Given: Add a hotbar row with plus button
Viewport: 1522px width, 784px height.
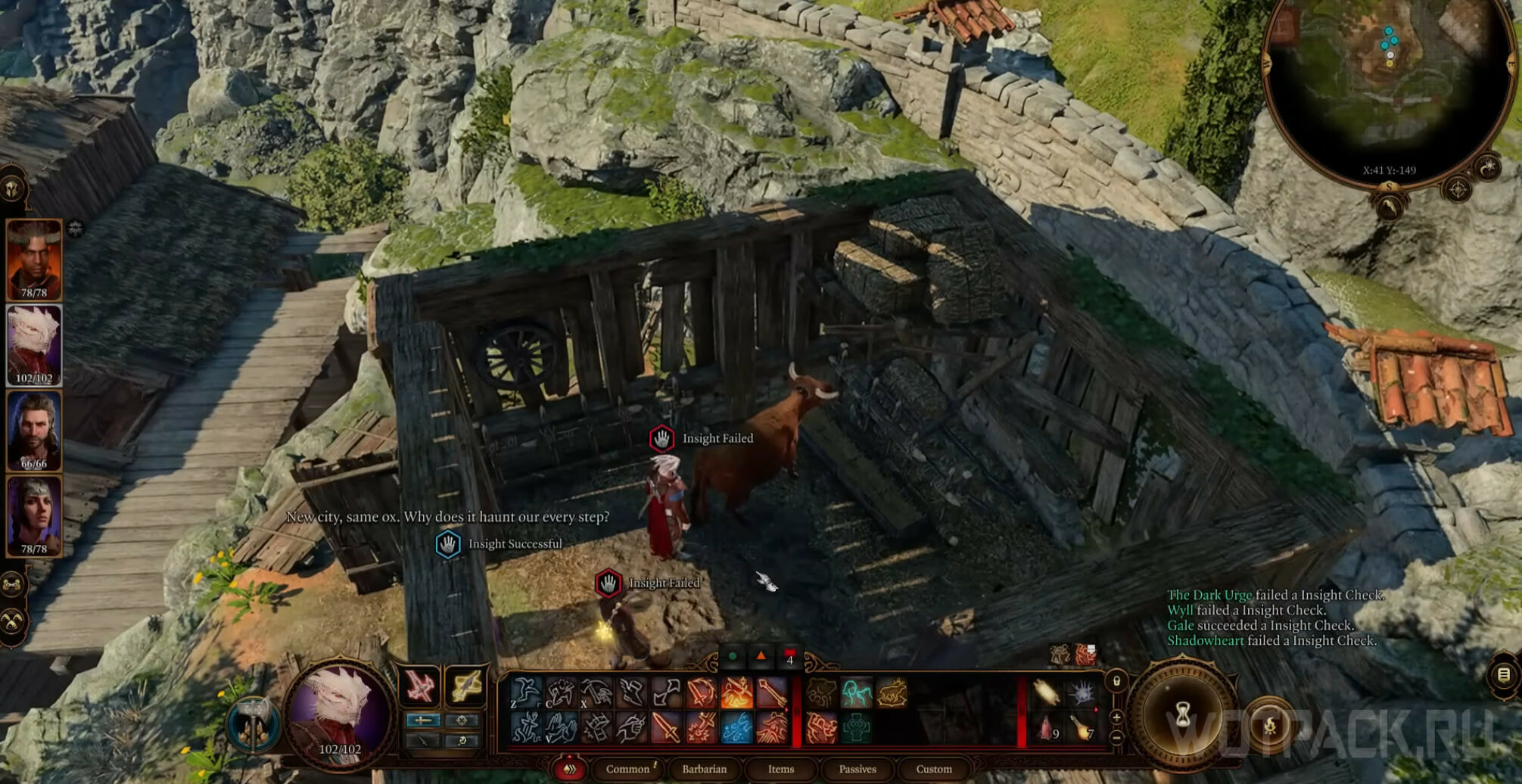Looking at the screenshot, I should tap(1116, 717).
